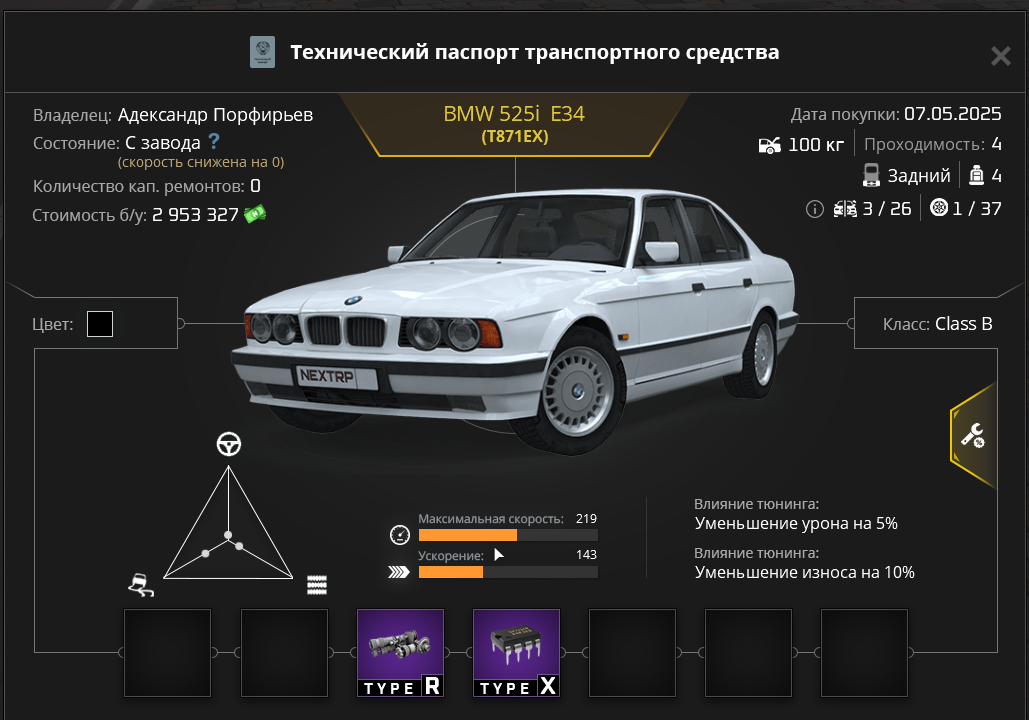The height and width of the screenshot is (720, 1029).
Task: Close the vehicle passport window
Action: pyautogui.click(x=1000, y=56)
